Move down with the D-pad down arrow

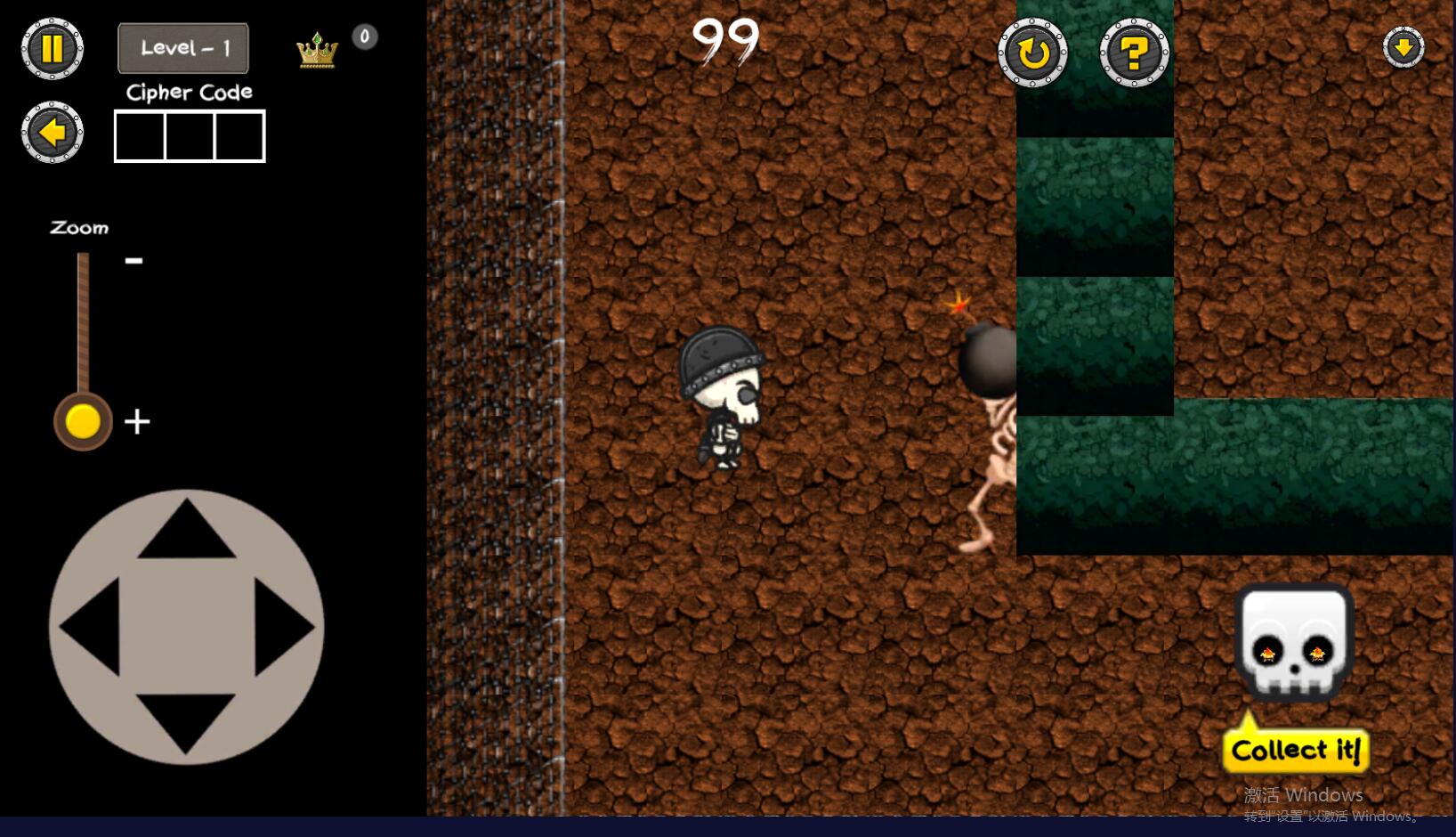[186, 722]
